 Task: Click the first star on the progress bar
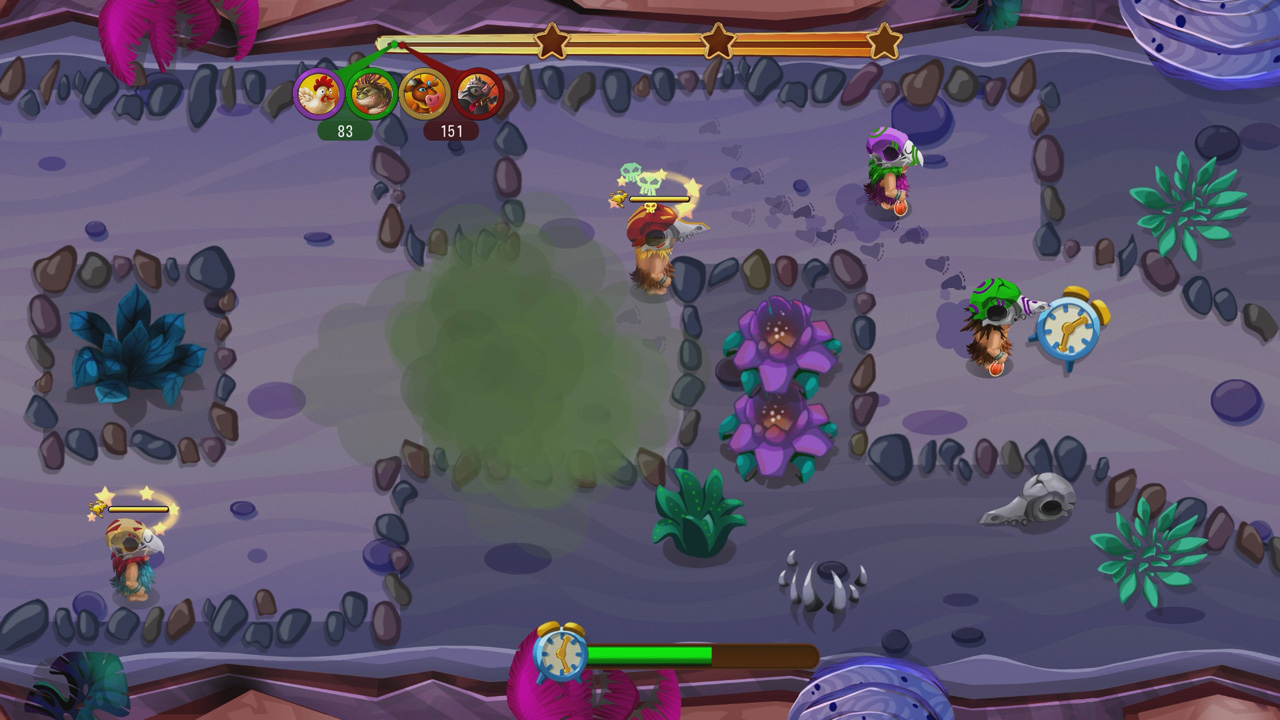551,44
